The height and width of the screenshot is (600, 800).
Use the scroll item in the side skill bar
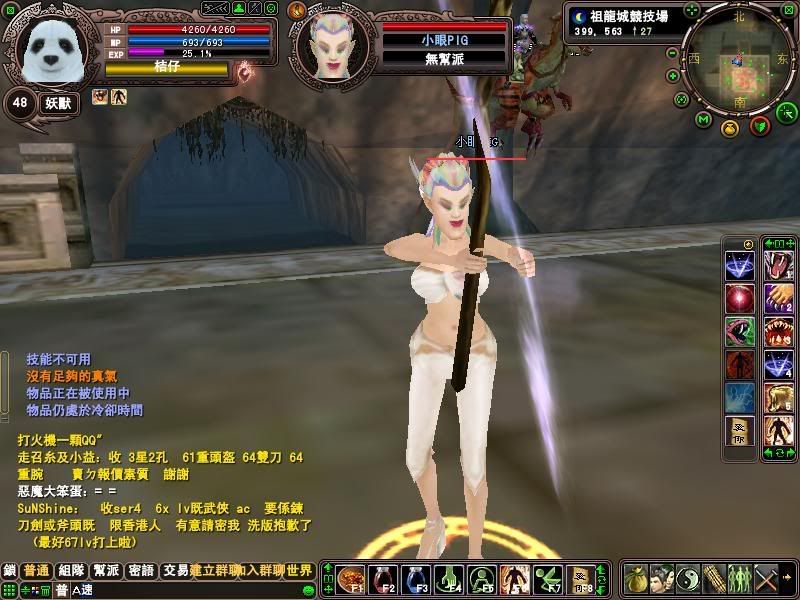click(740, 431)
